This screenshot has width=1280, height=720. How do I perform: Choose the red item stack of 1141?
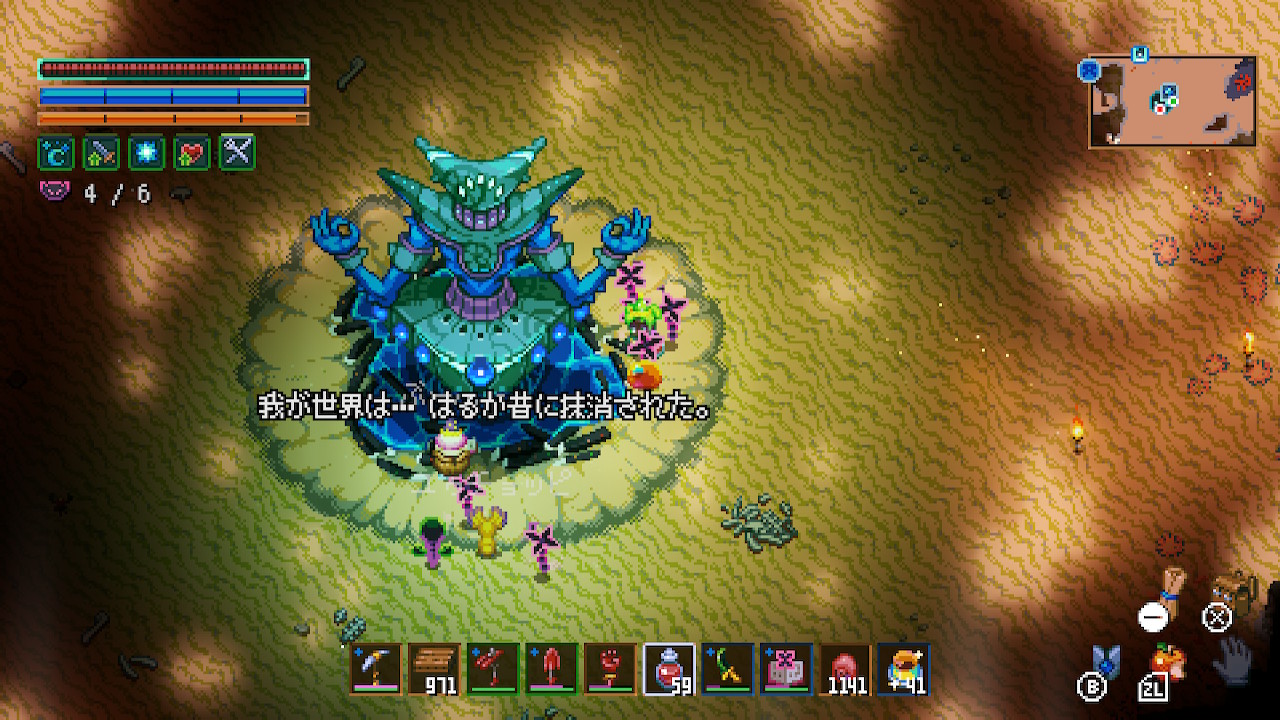pyautogui.click(x=845, y=668)
